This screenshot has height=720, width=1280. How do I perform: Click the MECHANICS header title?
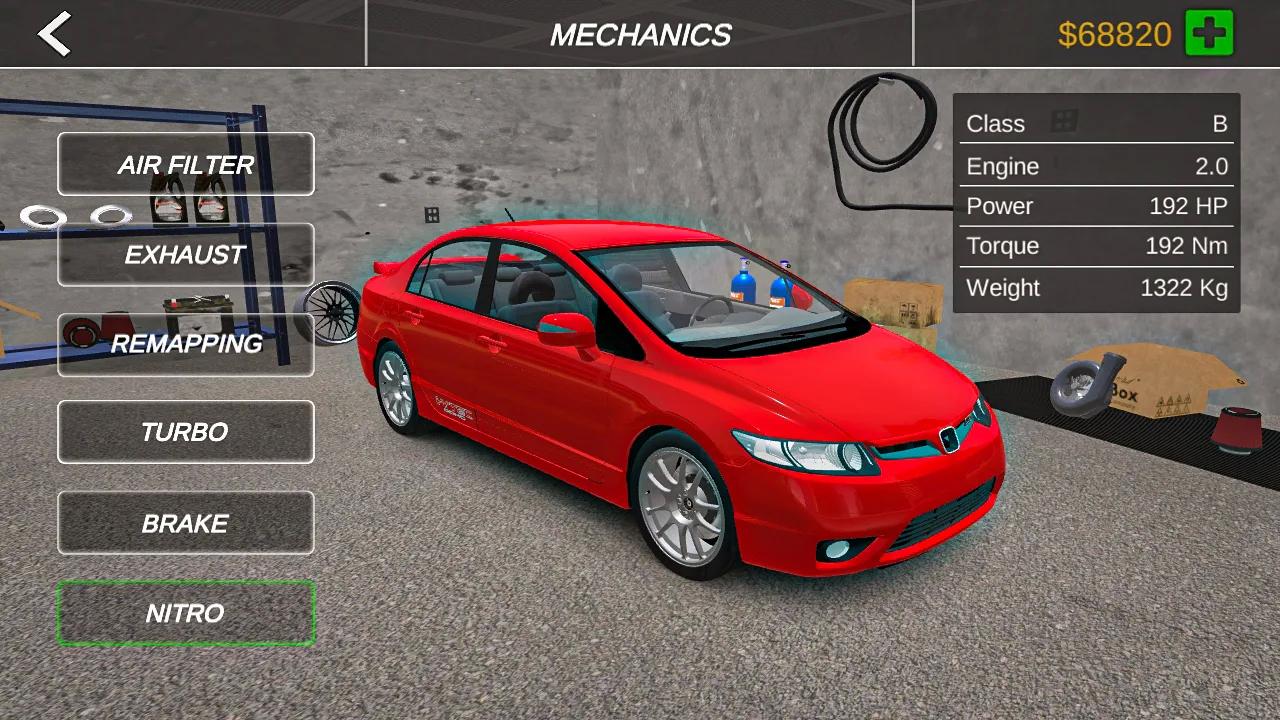(641, 34)
